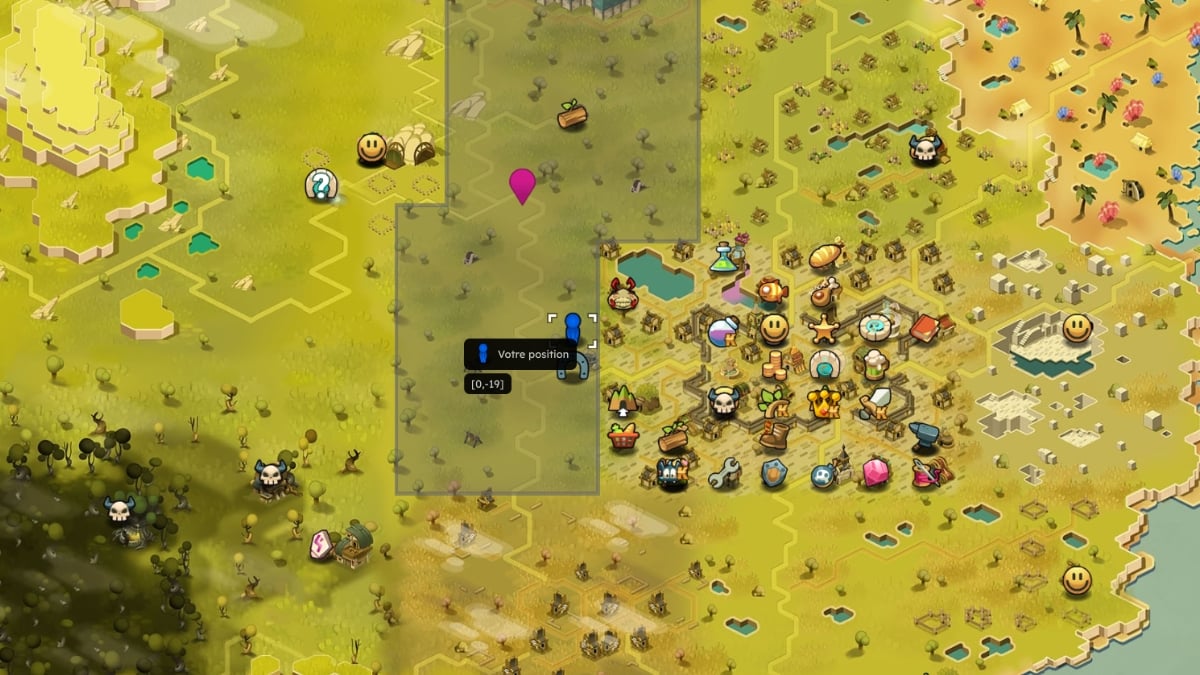This screenshot has width=1200, height=675.
Task: Click the pink gemstone marker
Action: tap(875, 472)
